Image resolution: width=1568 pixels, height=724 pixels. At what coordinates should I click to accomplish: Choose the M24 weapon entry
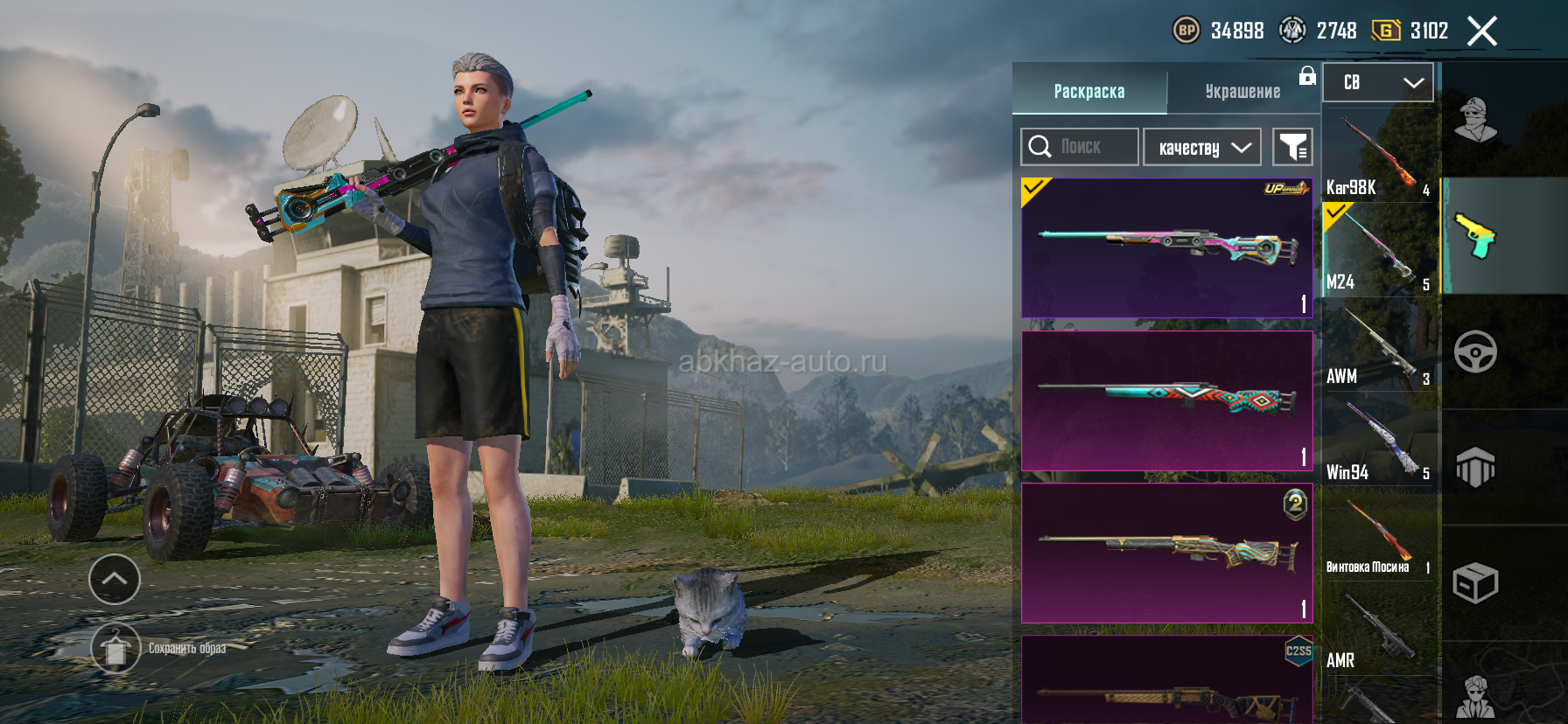(1378, 252)
